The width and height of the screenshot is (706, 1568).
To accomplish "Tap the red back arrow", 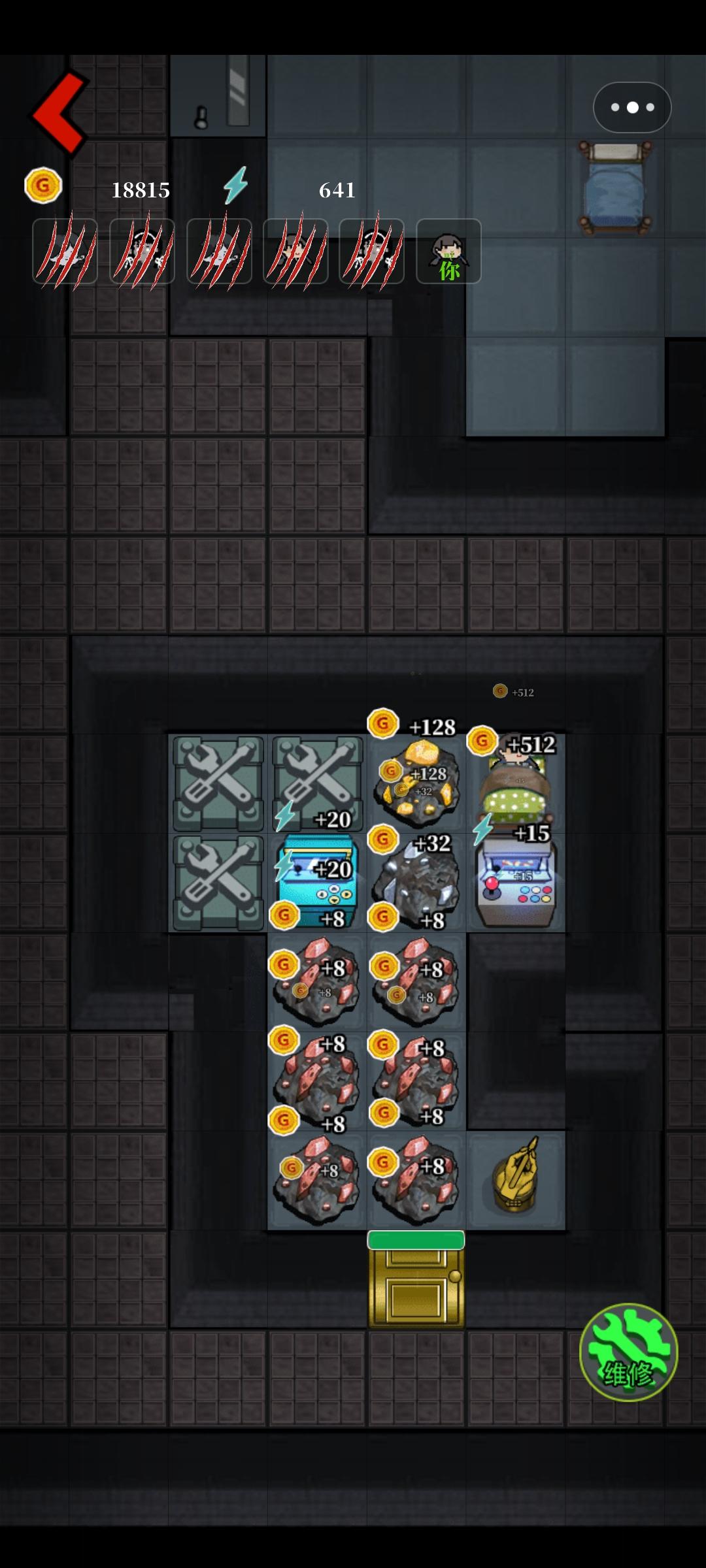I will (x=60, y=114).
